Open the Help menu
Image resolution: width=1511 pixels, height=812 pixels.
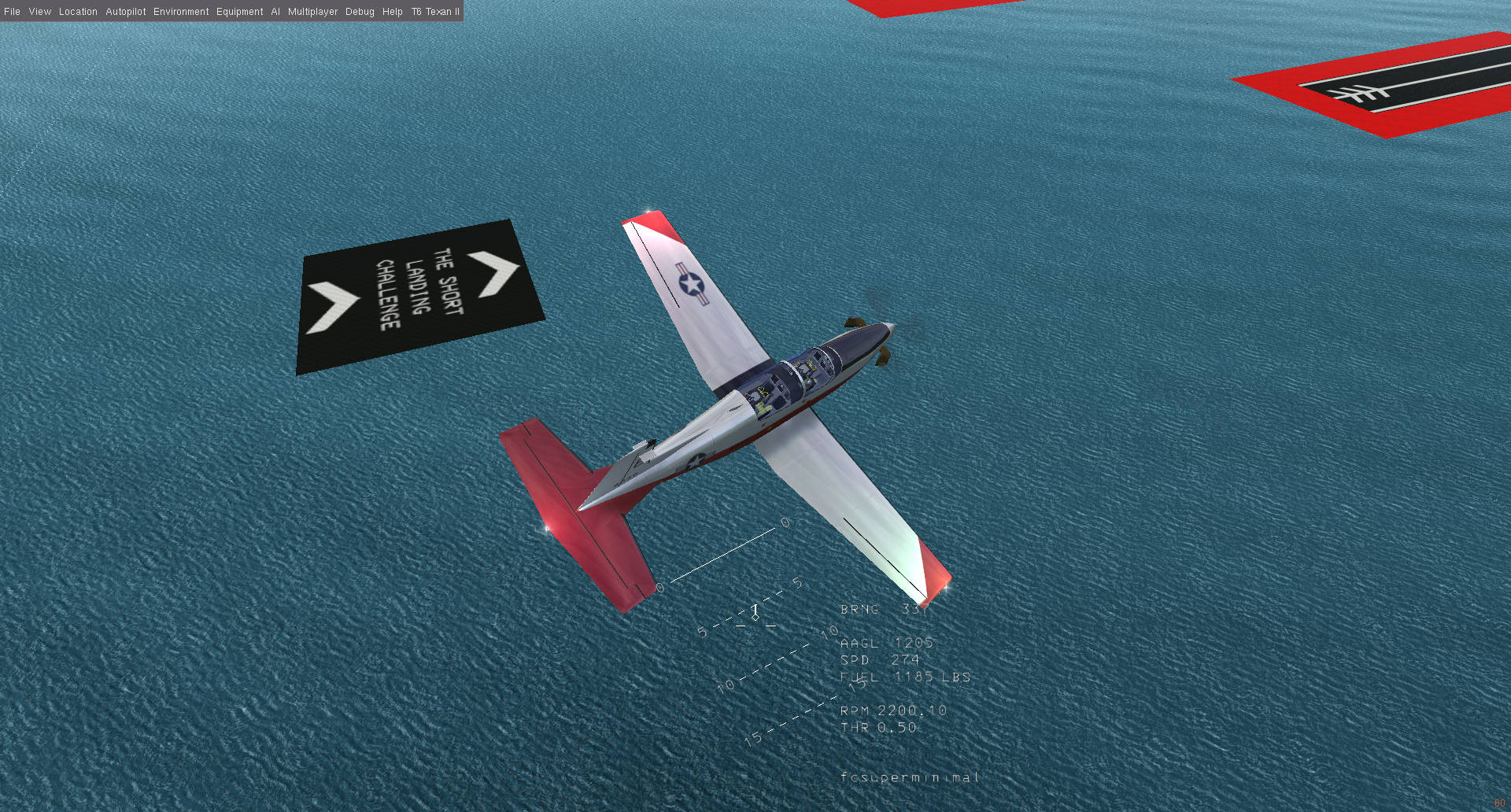(391, 12)
